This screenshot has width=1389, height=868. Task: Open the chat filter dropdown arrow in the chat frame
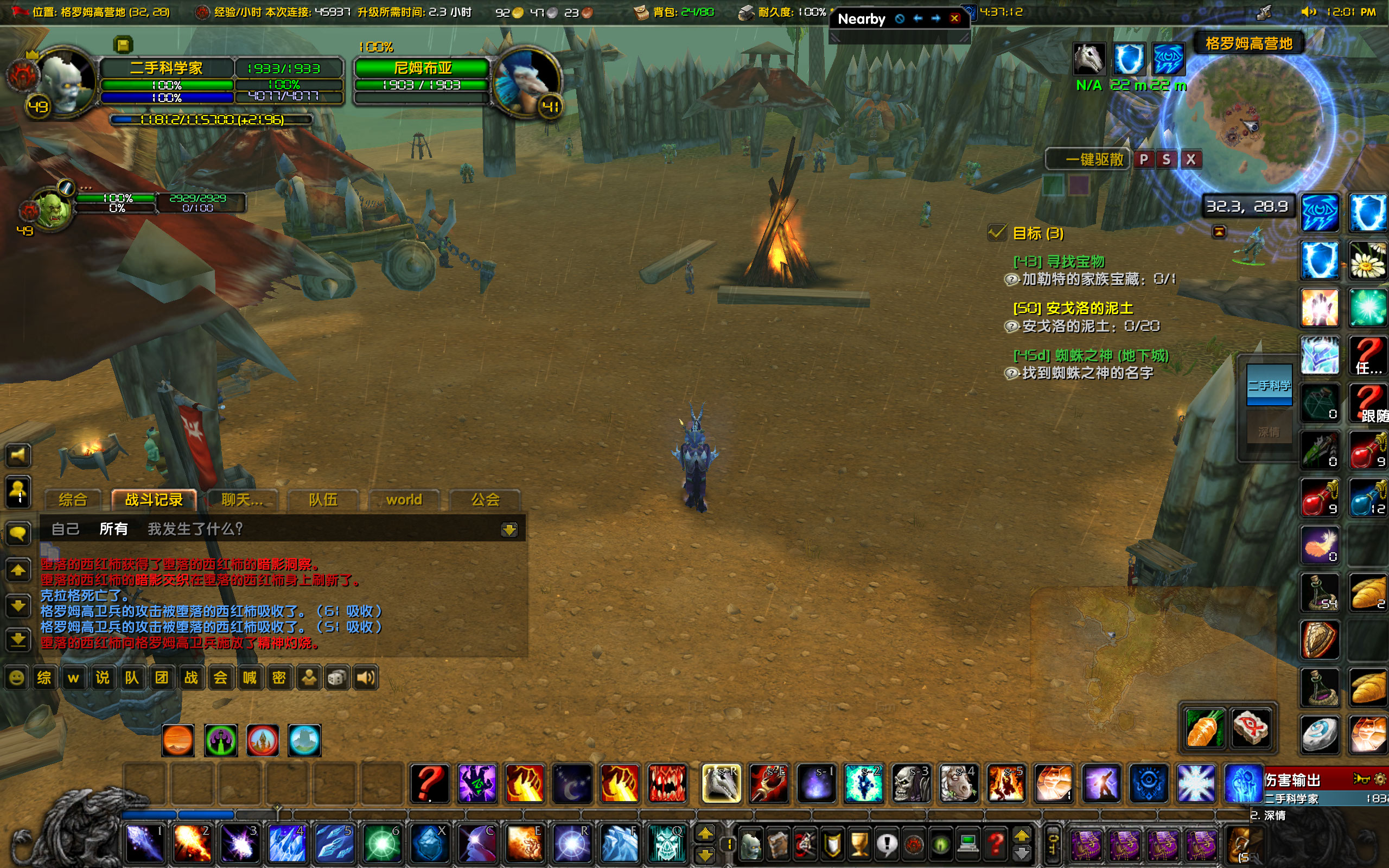pyautogui.click(x=509, y=529)
